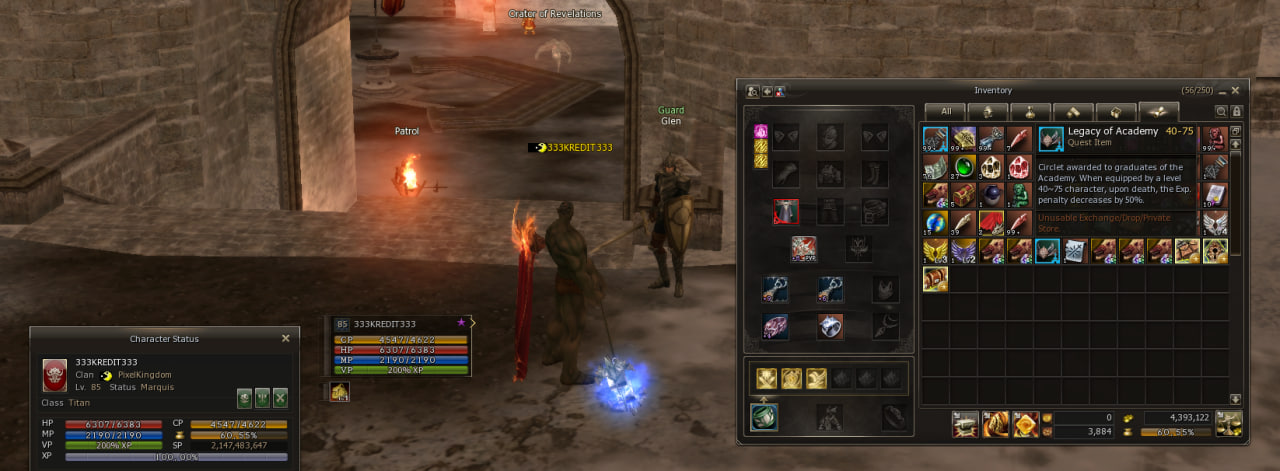Select the equipped pink gem earring slot
The width and height of the screenshot is (1280, 471).
tap(775, 326)
